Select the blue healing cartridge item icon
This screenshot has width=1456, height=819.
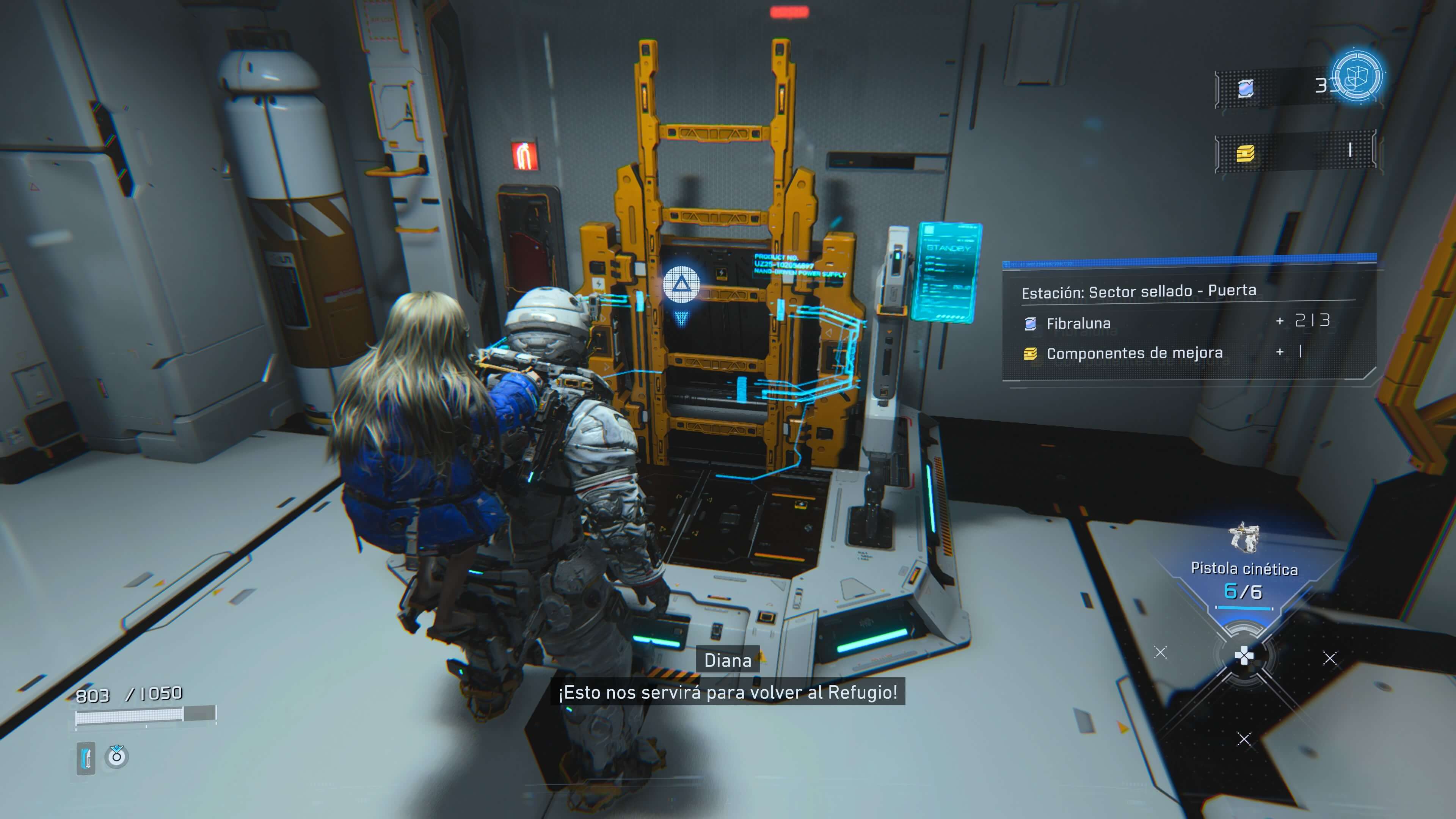[x=86, y=758]
